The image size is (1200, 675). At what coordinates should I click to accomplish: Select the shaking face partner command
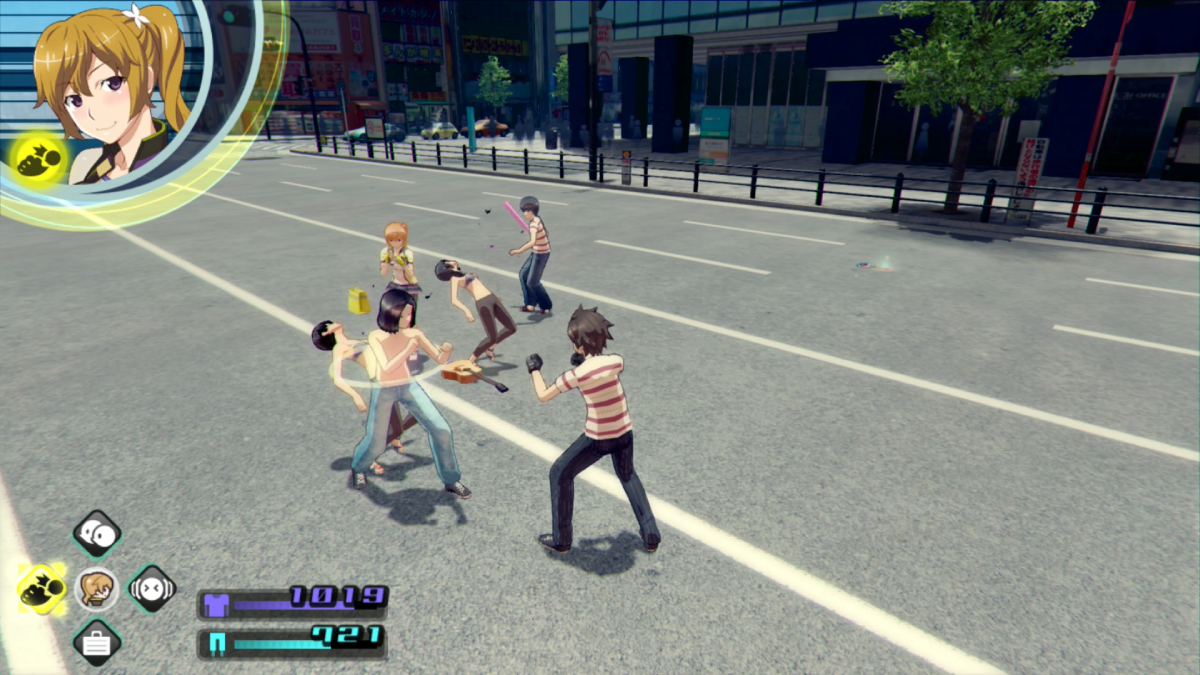(152, 588)
